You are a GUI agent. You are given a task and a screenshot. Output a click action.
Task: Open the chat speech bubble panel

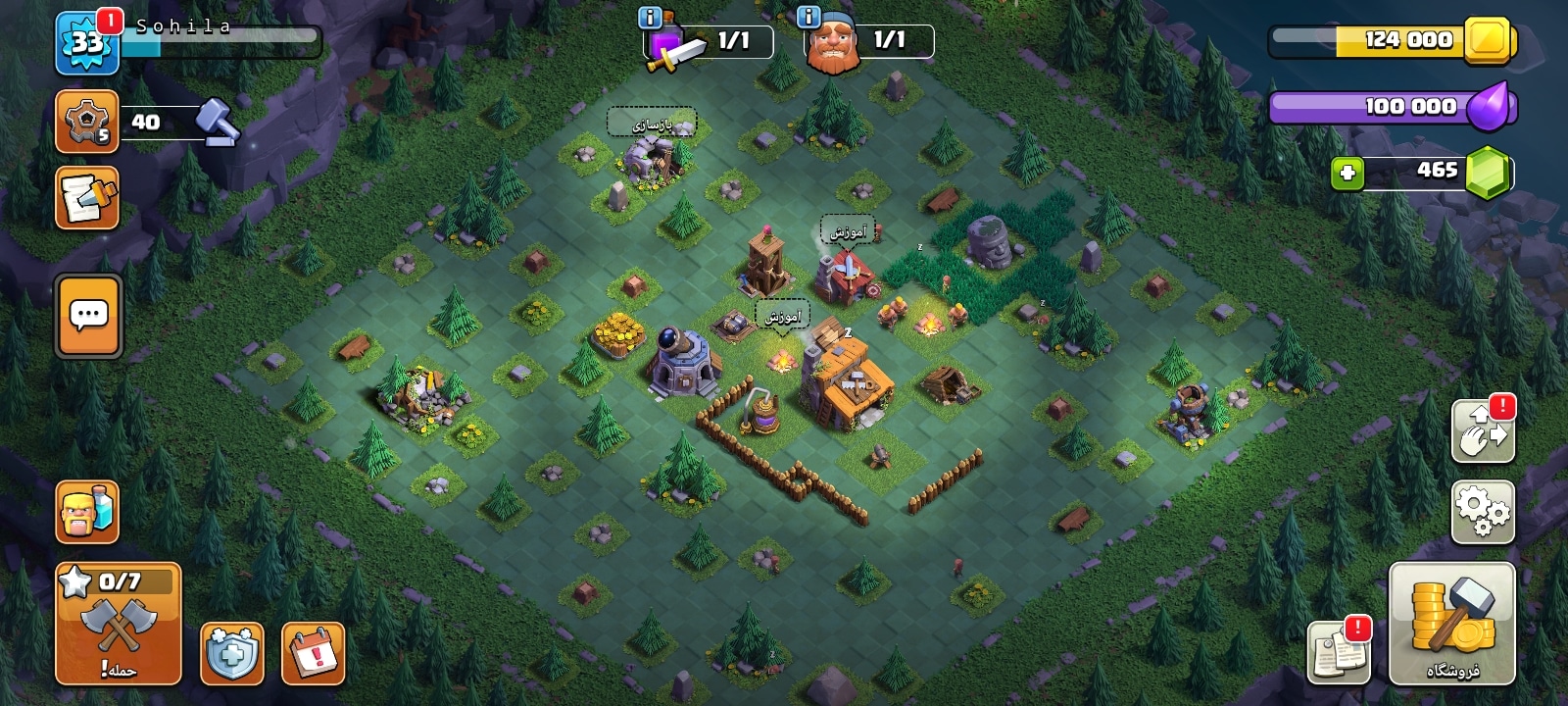click(x=89, y=316)
